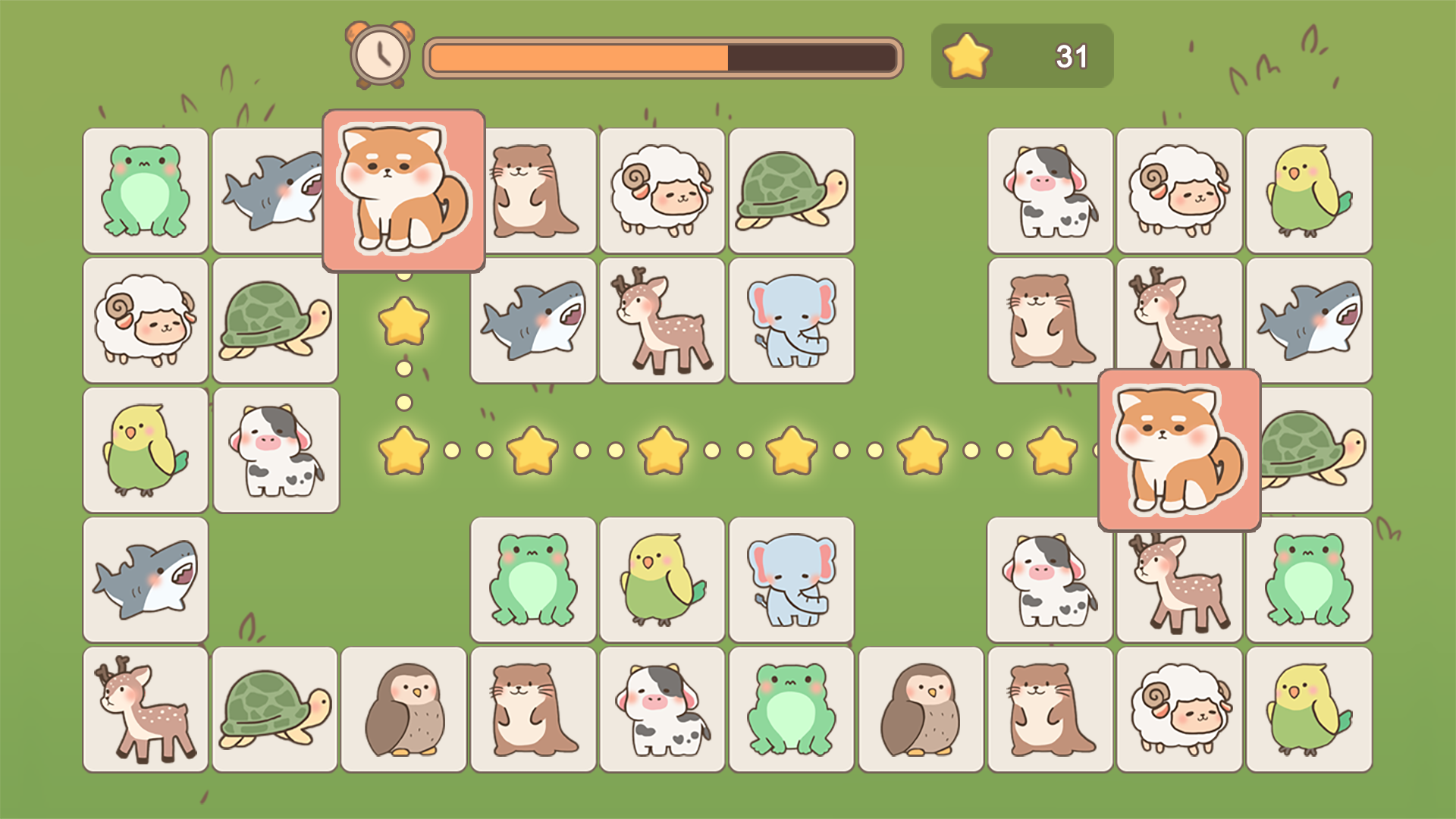Viewport: 1456px width, 819px height.
Task: Select the shark tile next to the frog
Action: pyautogui.click(x=275, y=190)
